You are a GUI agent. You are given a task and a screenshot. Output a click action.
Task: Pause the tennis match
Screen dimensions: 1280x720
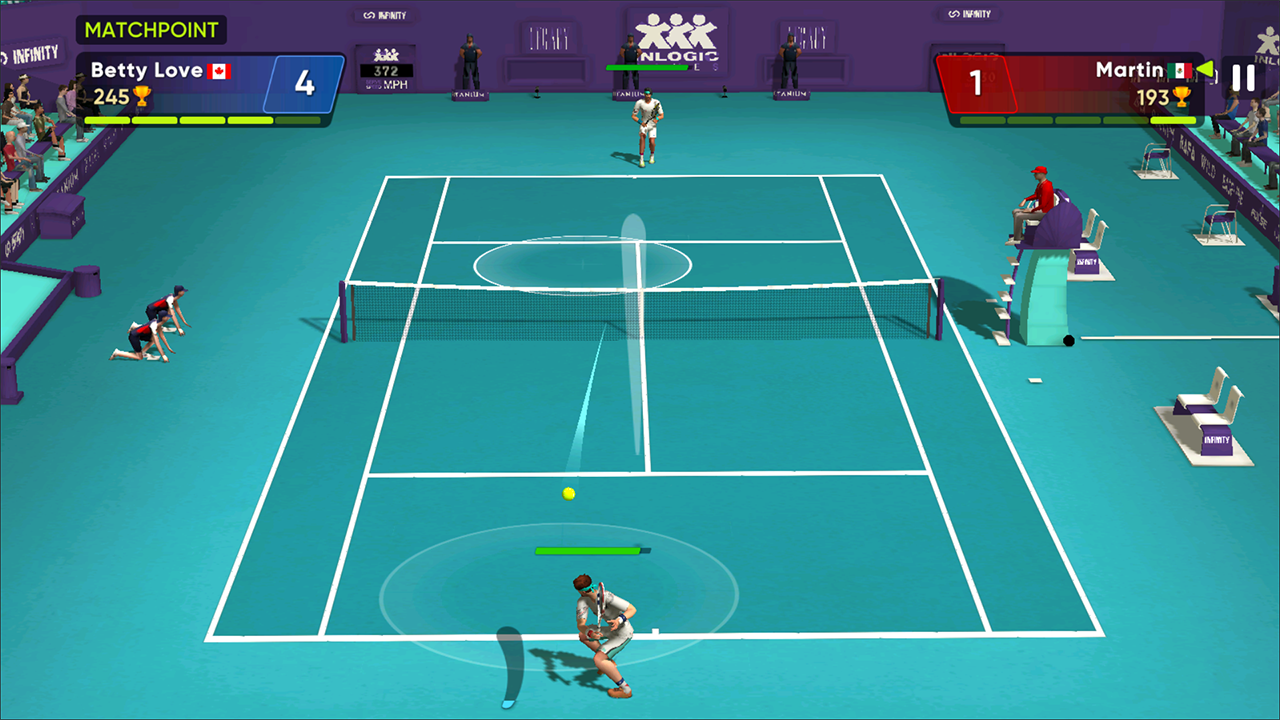click(1243, 78)
